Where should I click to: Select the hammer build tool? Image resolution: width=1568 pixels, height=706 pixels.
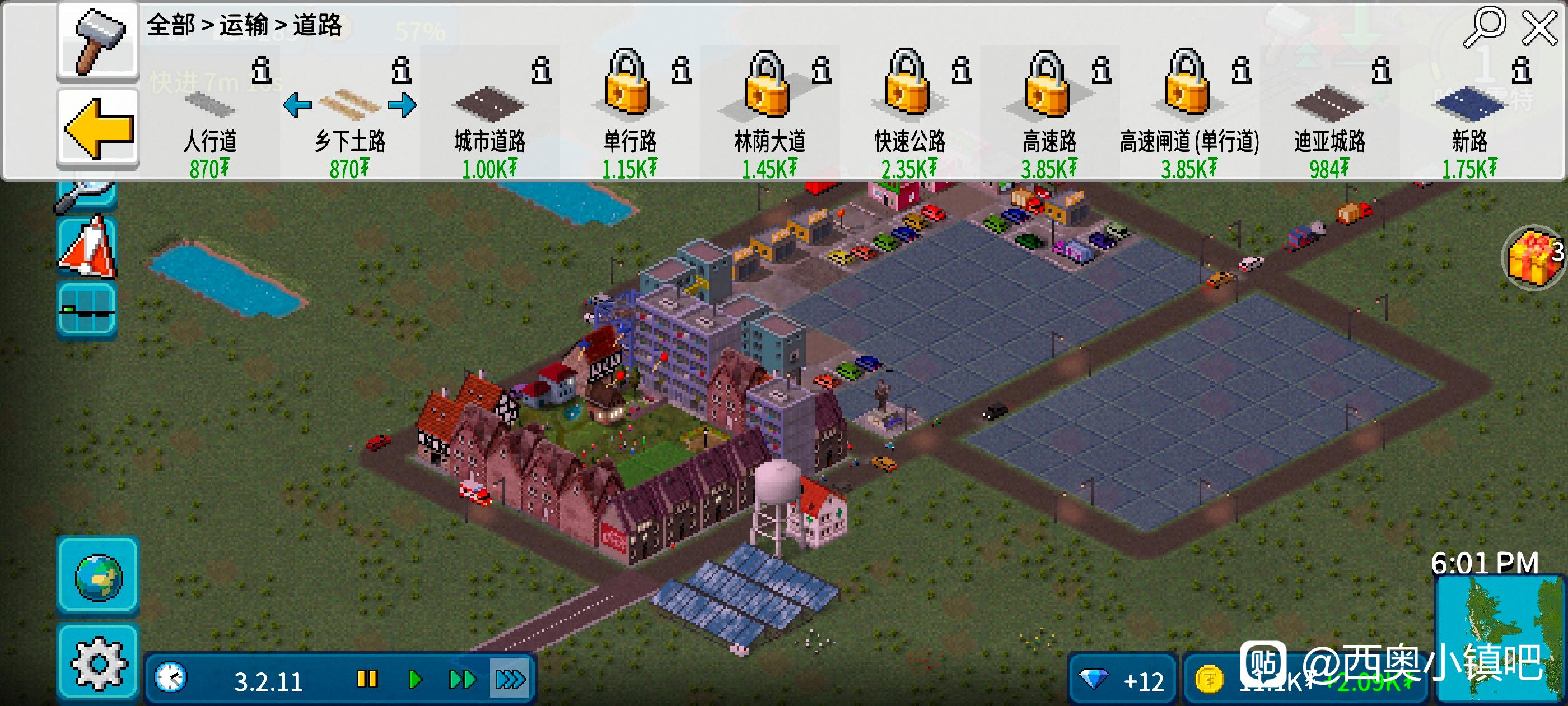pyautogui.click(x=98, y=41)
